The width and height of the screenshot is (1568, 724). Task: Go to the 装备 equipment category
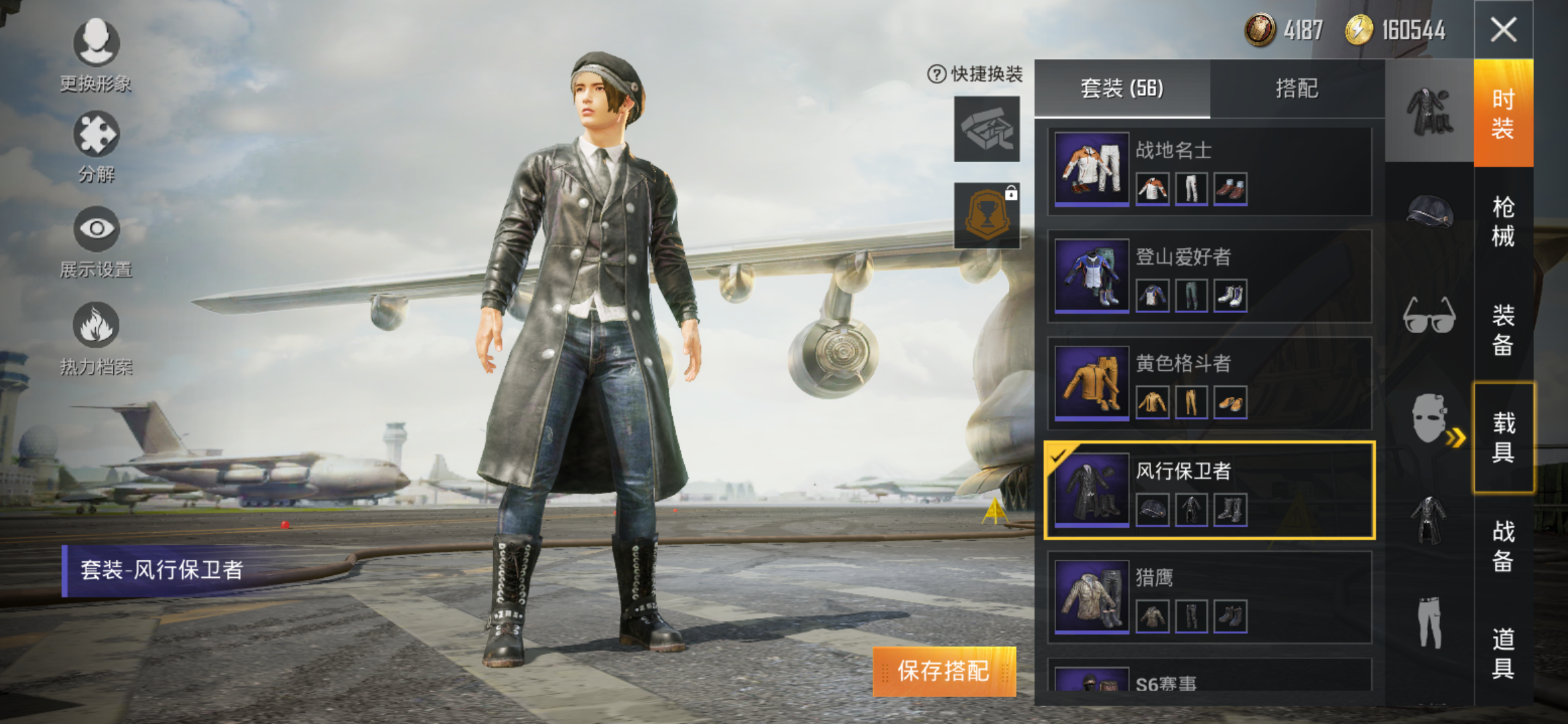click(x=1503, y=329)
